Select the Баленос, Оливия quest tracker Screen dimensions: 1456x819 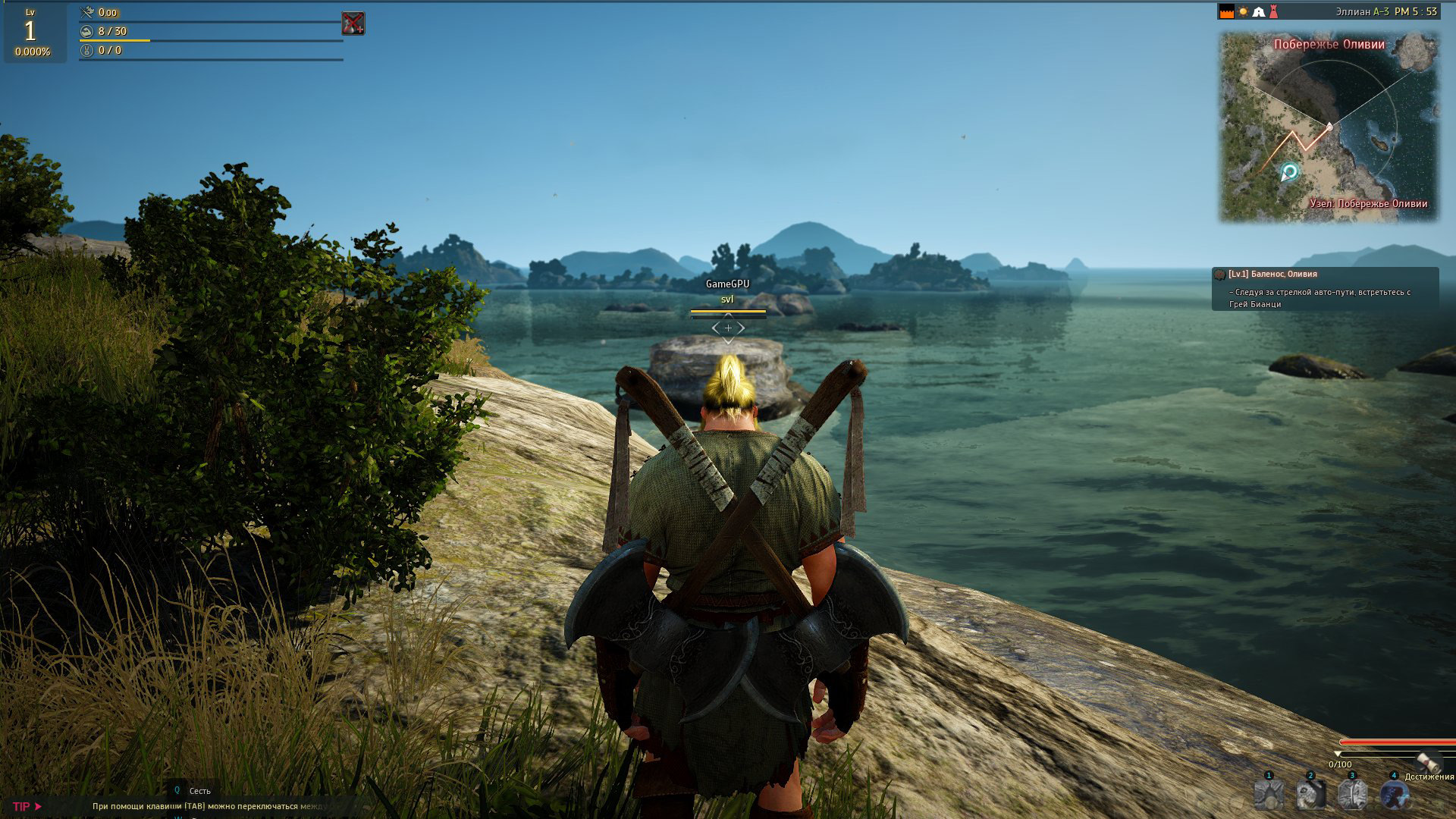[1325, 289]
